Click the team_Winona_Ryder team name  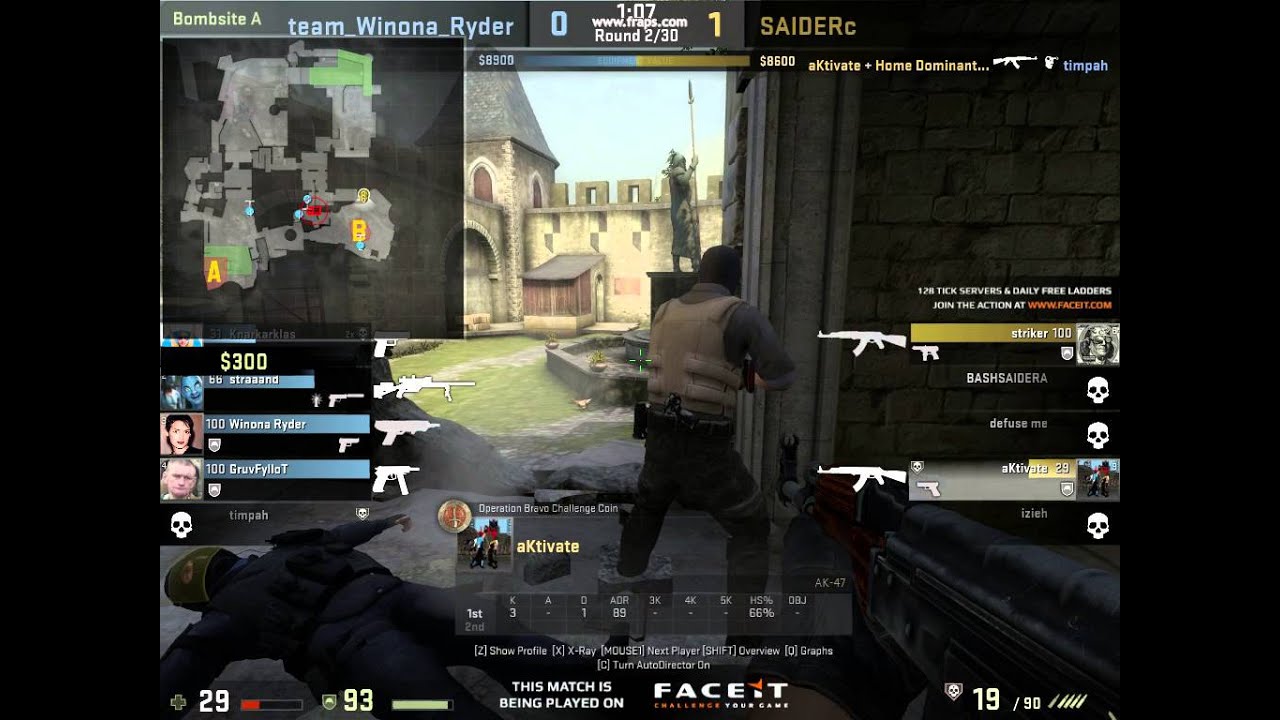(400, 27)
